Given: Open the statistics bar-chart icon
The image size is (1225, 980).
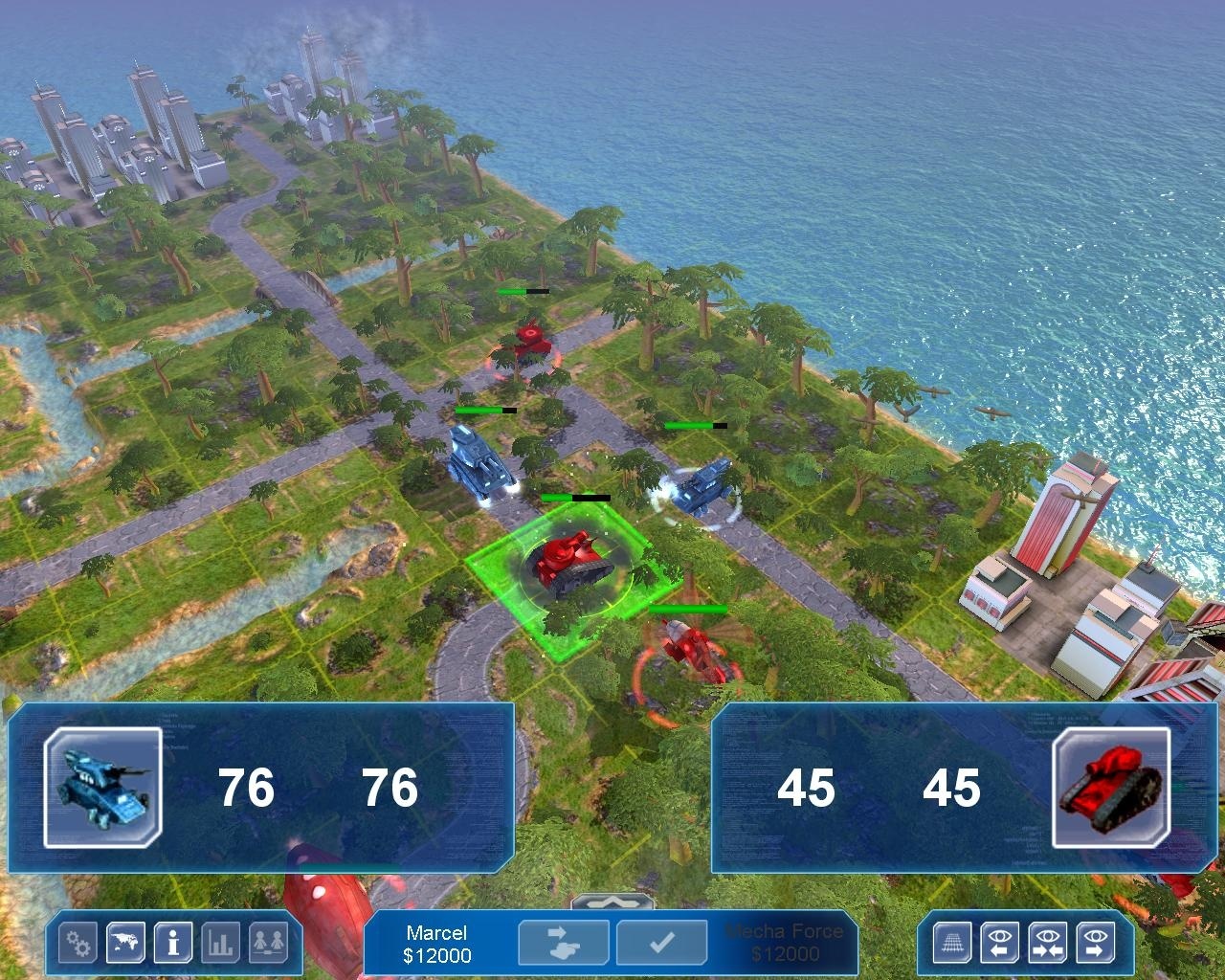Looking at the screenshot, I should 220,943.
